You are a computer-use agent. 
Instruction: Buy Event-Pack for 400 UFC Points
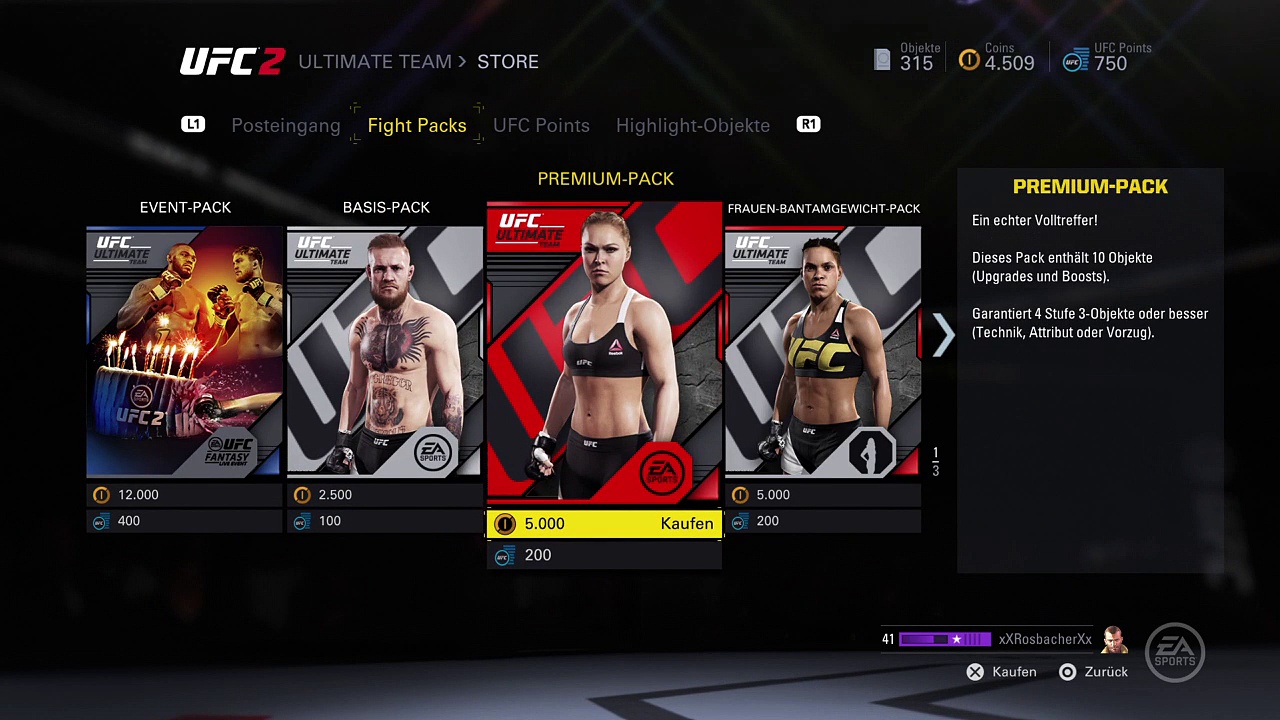[x=184, y=521]
